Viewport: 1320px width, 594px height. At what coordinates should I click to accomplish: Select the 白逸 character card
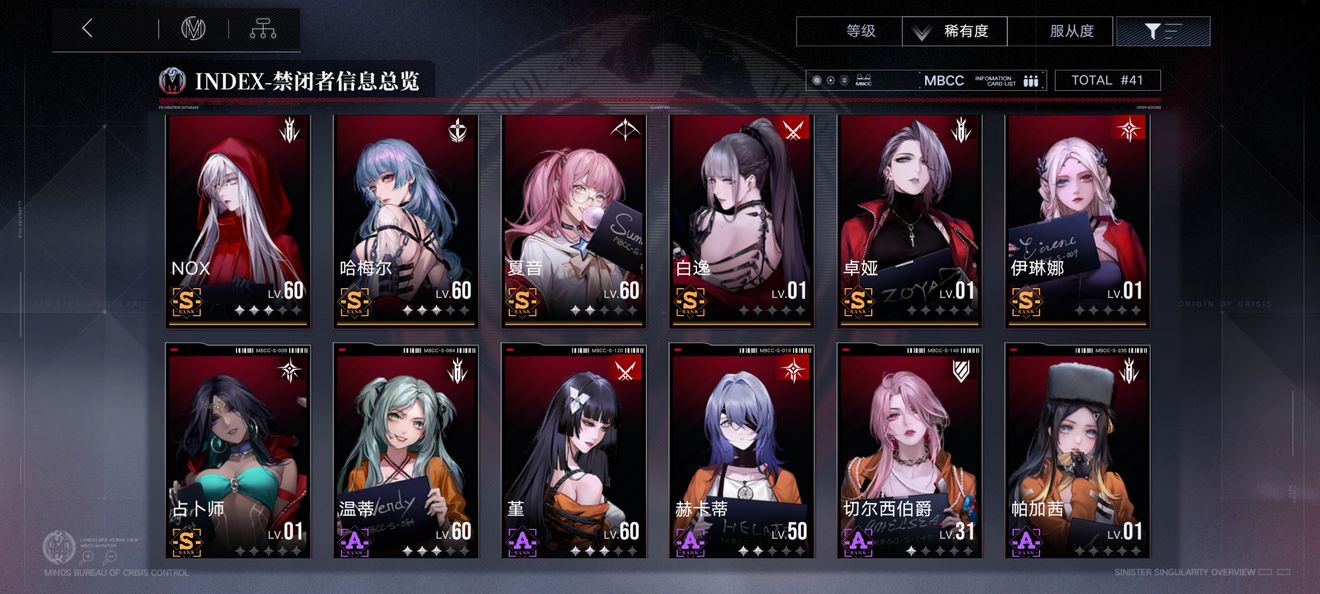[742, 220]
